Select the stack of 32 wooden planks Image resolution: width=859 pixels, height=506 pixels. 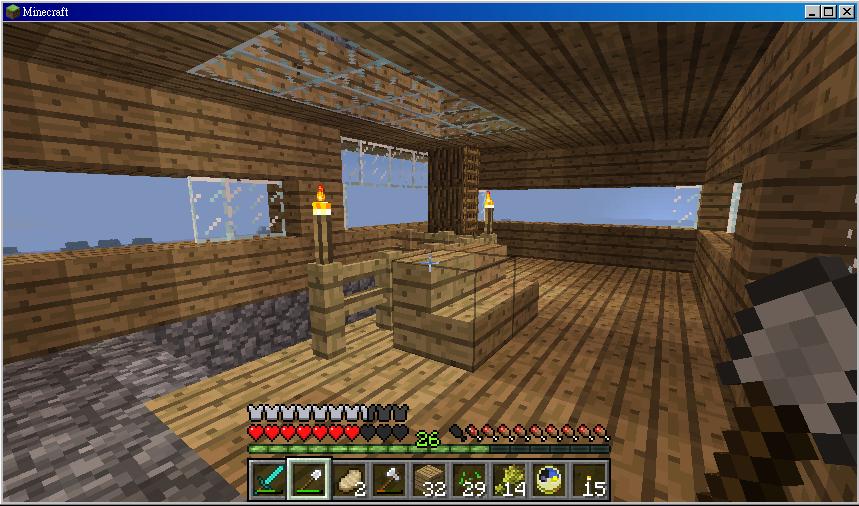click(429, 479)
